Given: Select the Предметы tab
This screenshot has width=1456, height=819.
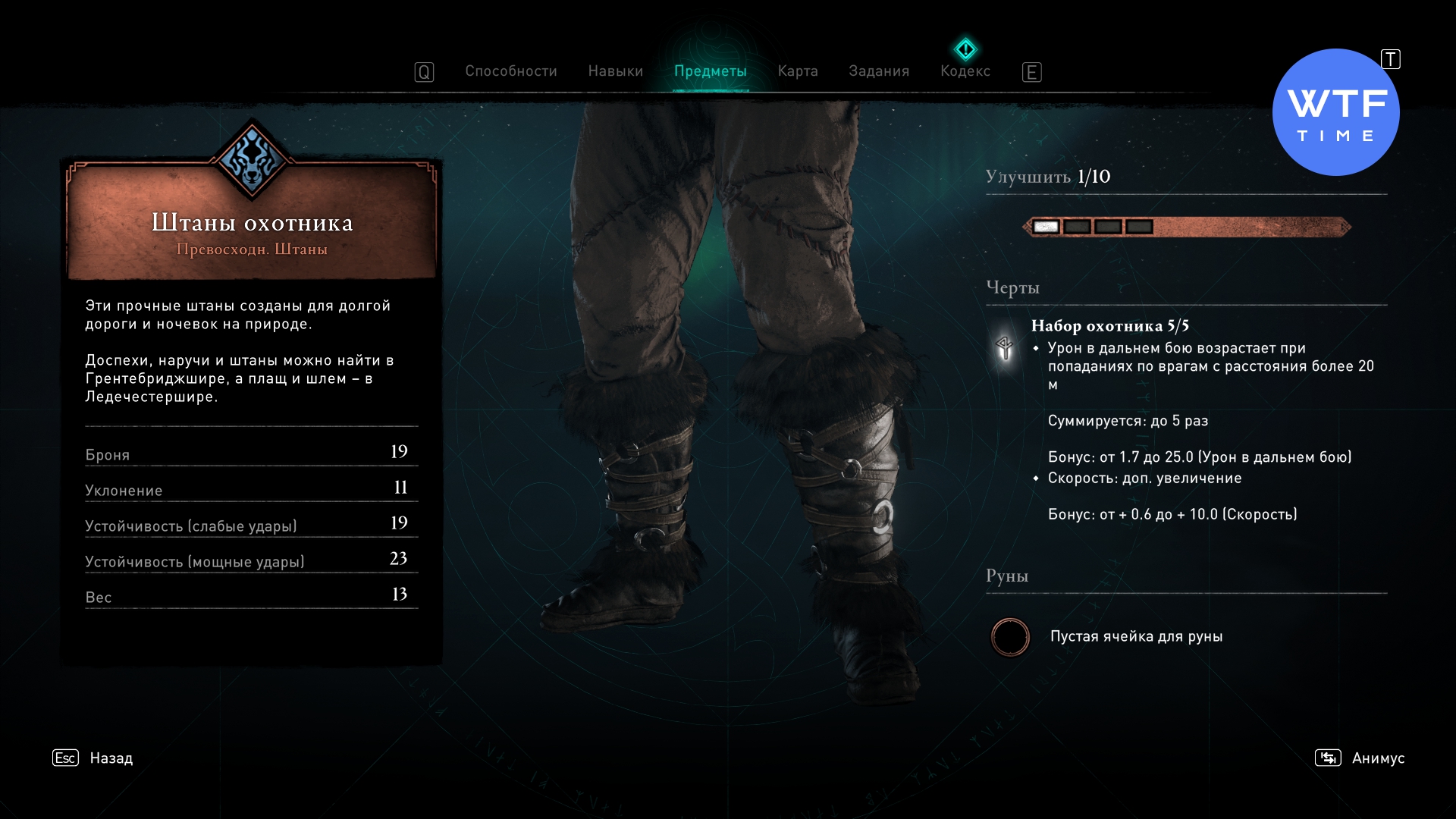Looking at the screenshot, I should (x=710, y=71).
